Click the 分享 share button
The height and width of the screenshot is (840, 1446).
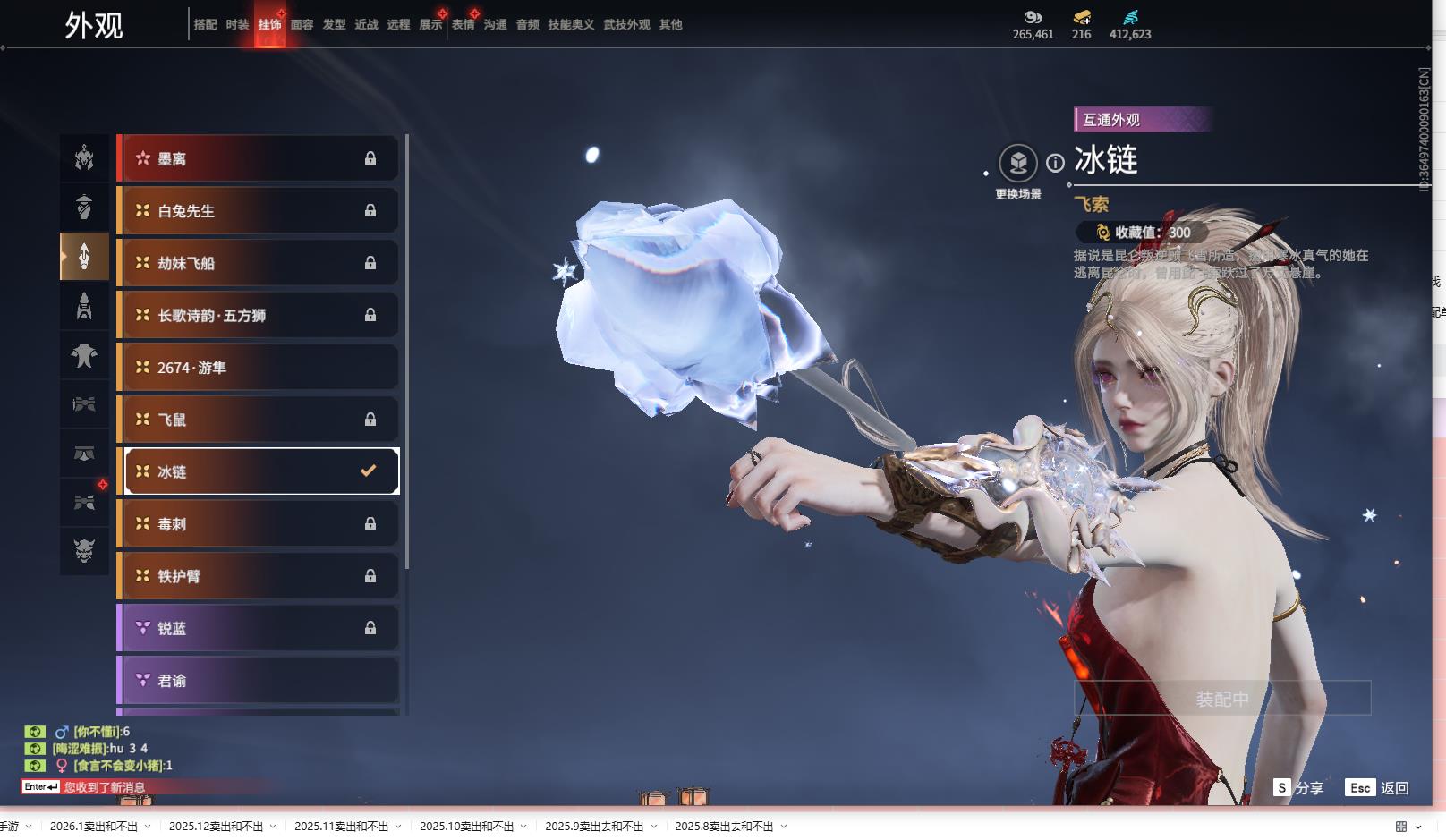click(x=1298, y=788)
